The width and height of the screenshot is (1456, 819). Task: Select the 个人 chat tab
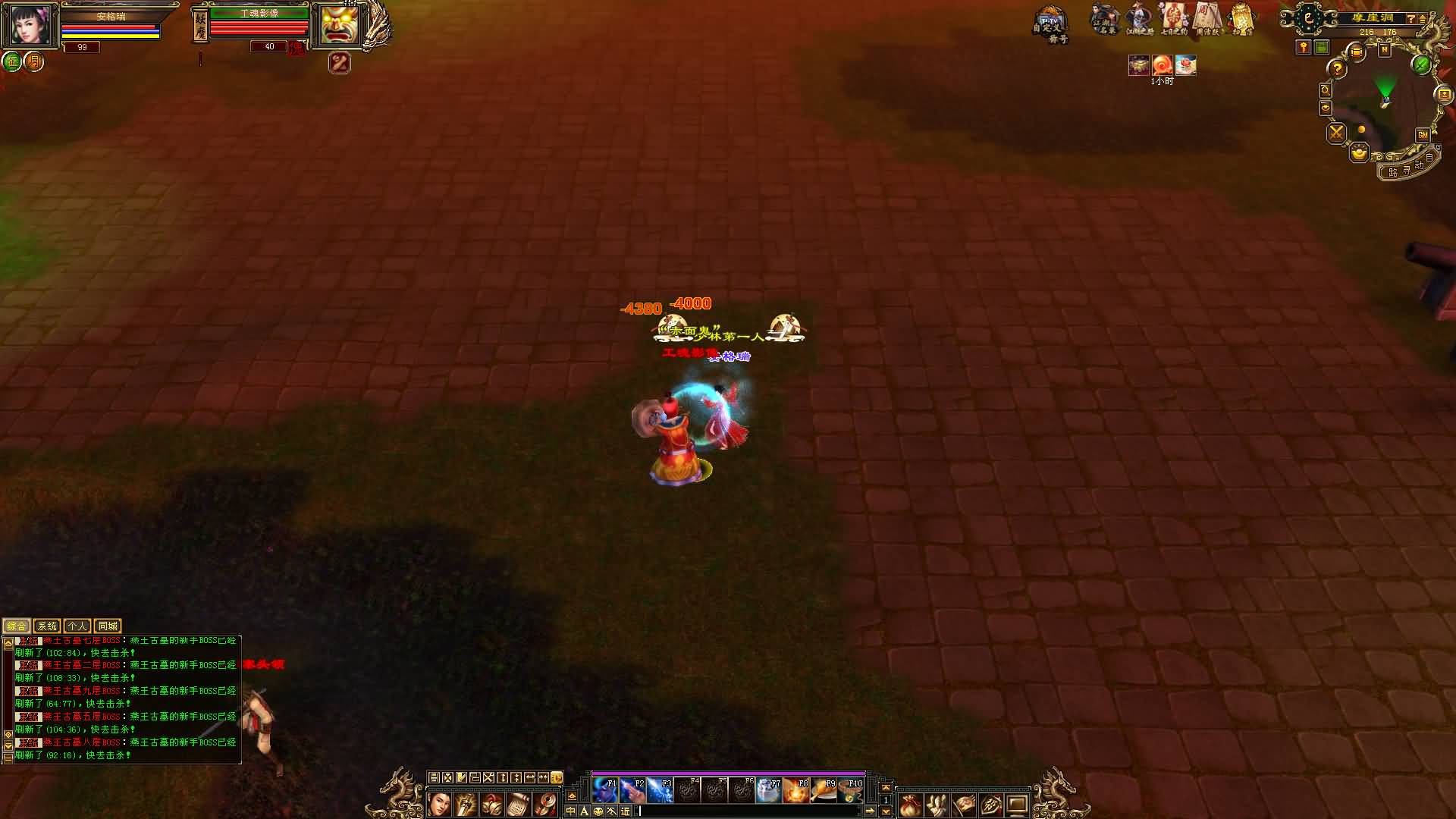click(77, 626)
